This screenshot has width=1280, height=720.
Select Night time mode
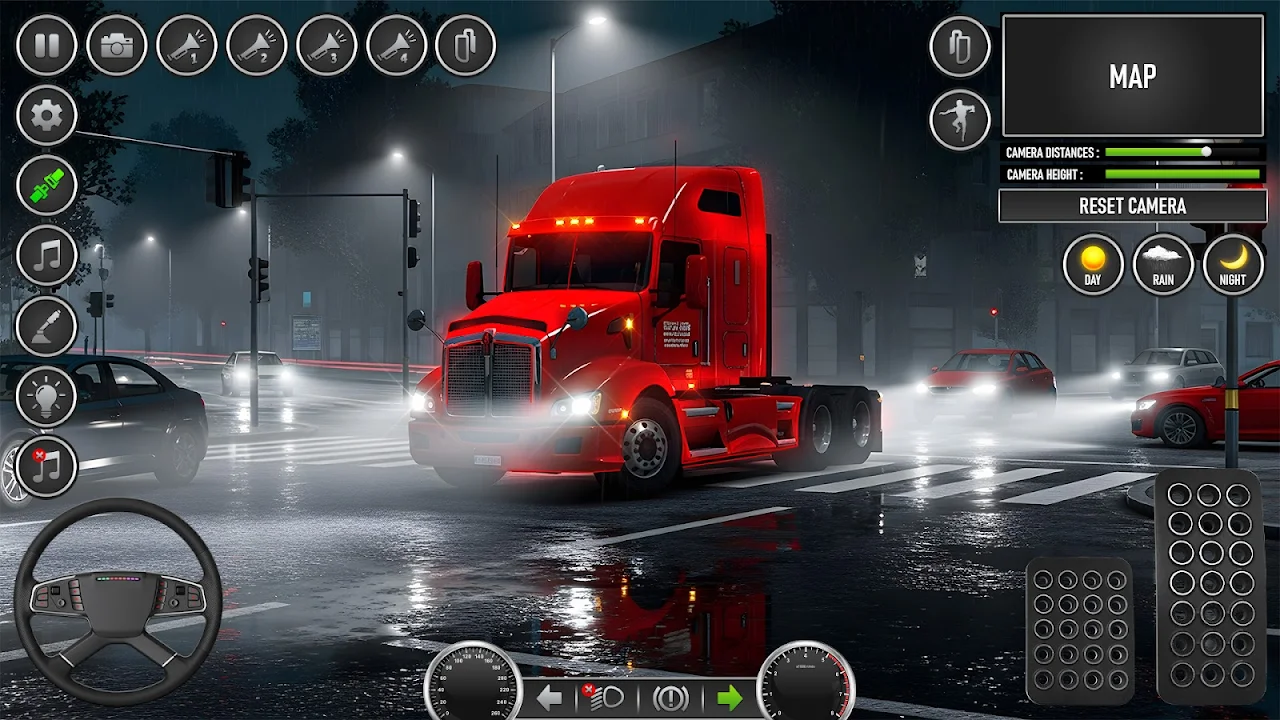tap(1232, 264)
